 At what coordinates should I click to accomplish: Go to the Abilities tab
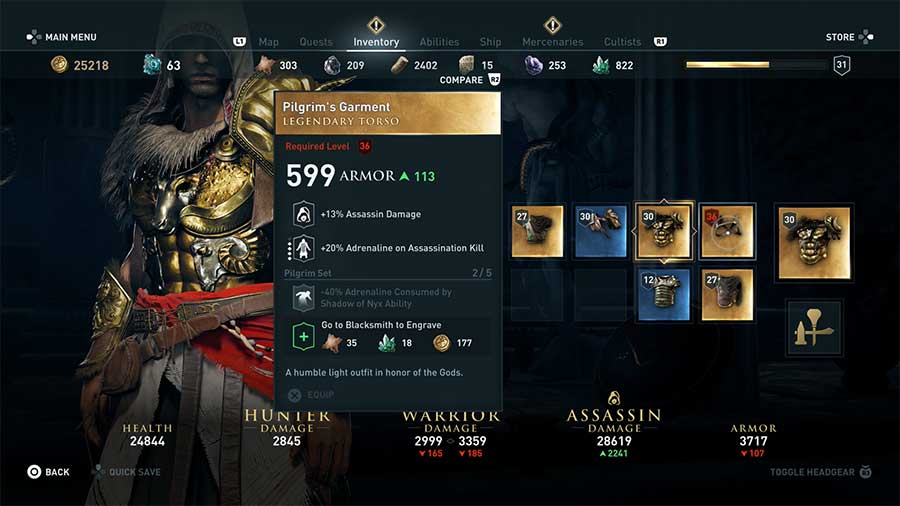click(439, 42)
